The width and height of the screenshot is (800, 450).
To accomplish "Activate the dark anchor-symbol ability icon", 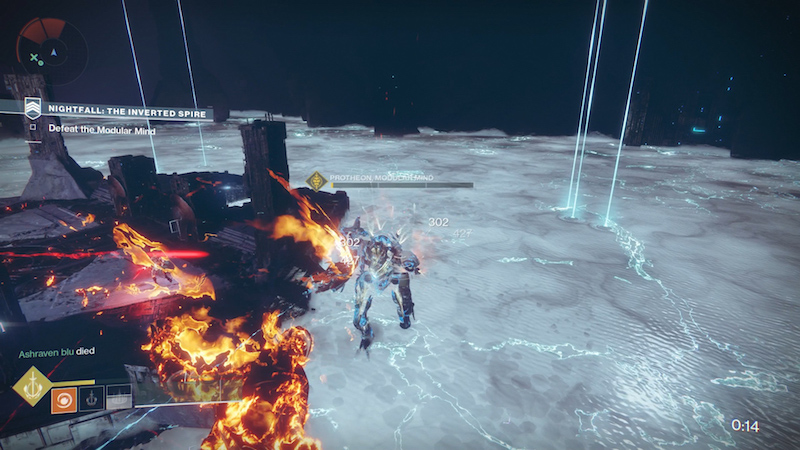I will pos(91,399).
